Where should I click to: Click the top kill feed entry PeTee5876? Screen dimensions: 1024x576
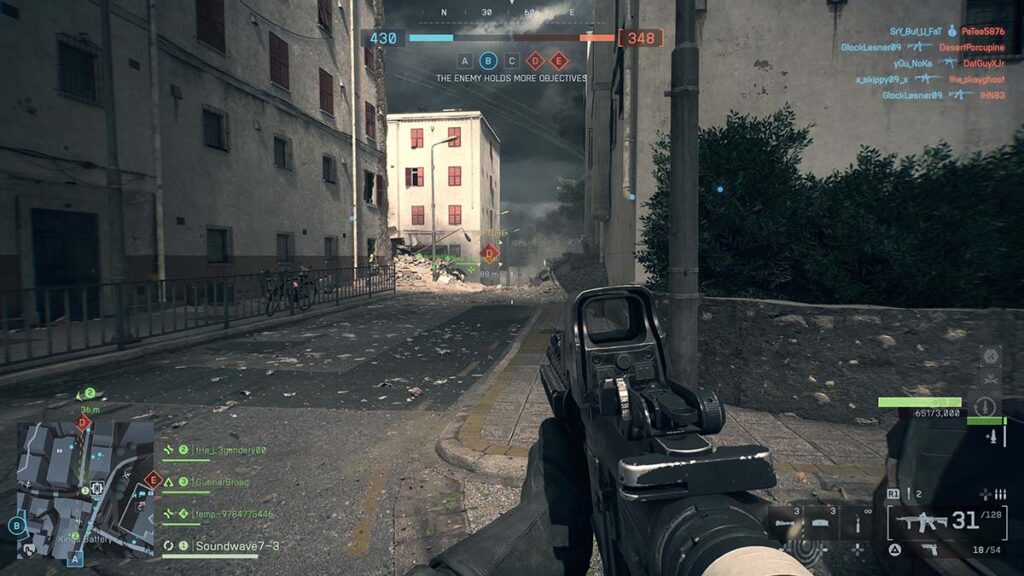coord(985,31)
